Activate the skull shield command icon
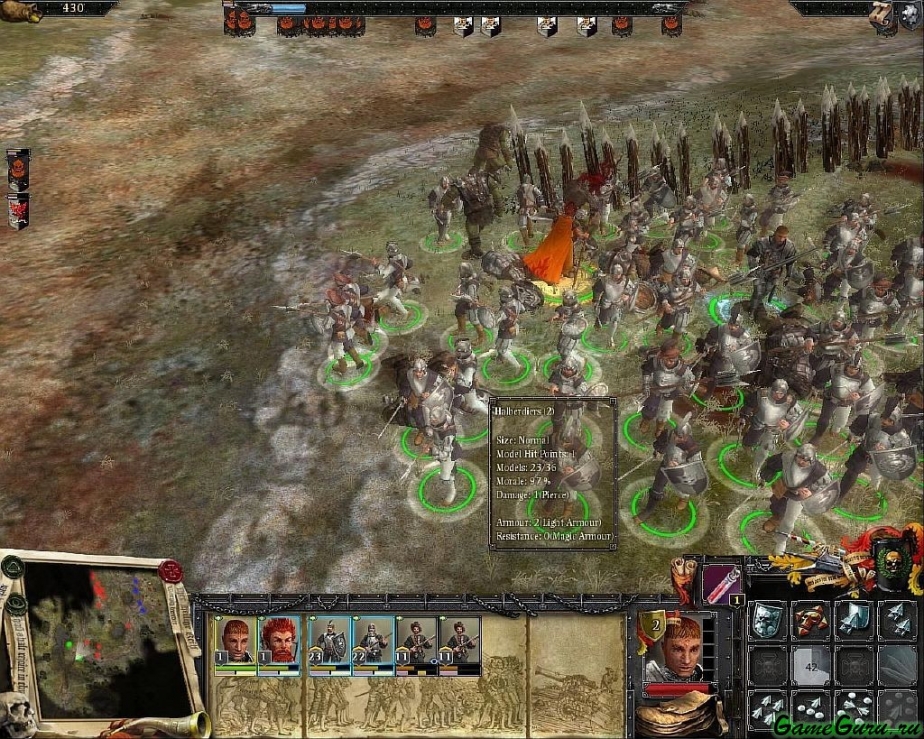The image size is (924, 739). coord(767,620)
